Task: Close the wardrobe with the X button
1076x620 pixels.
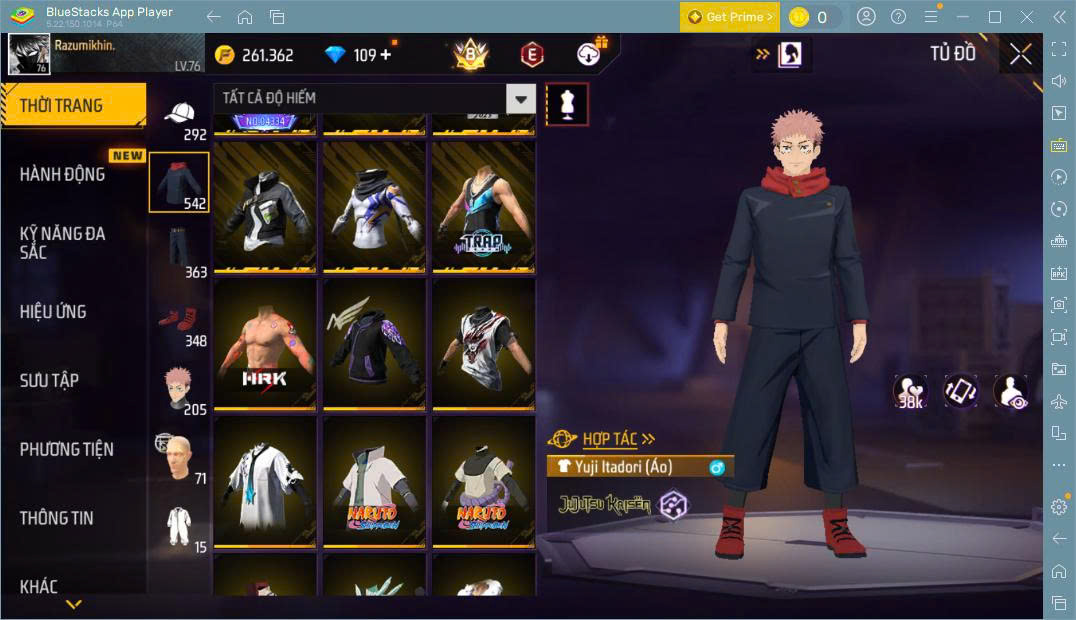Action: [x=1020, y=54]
